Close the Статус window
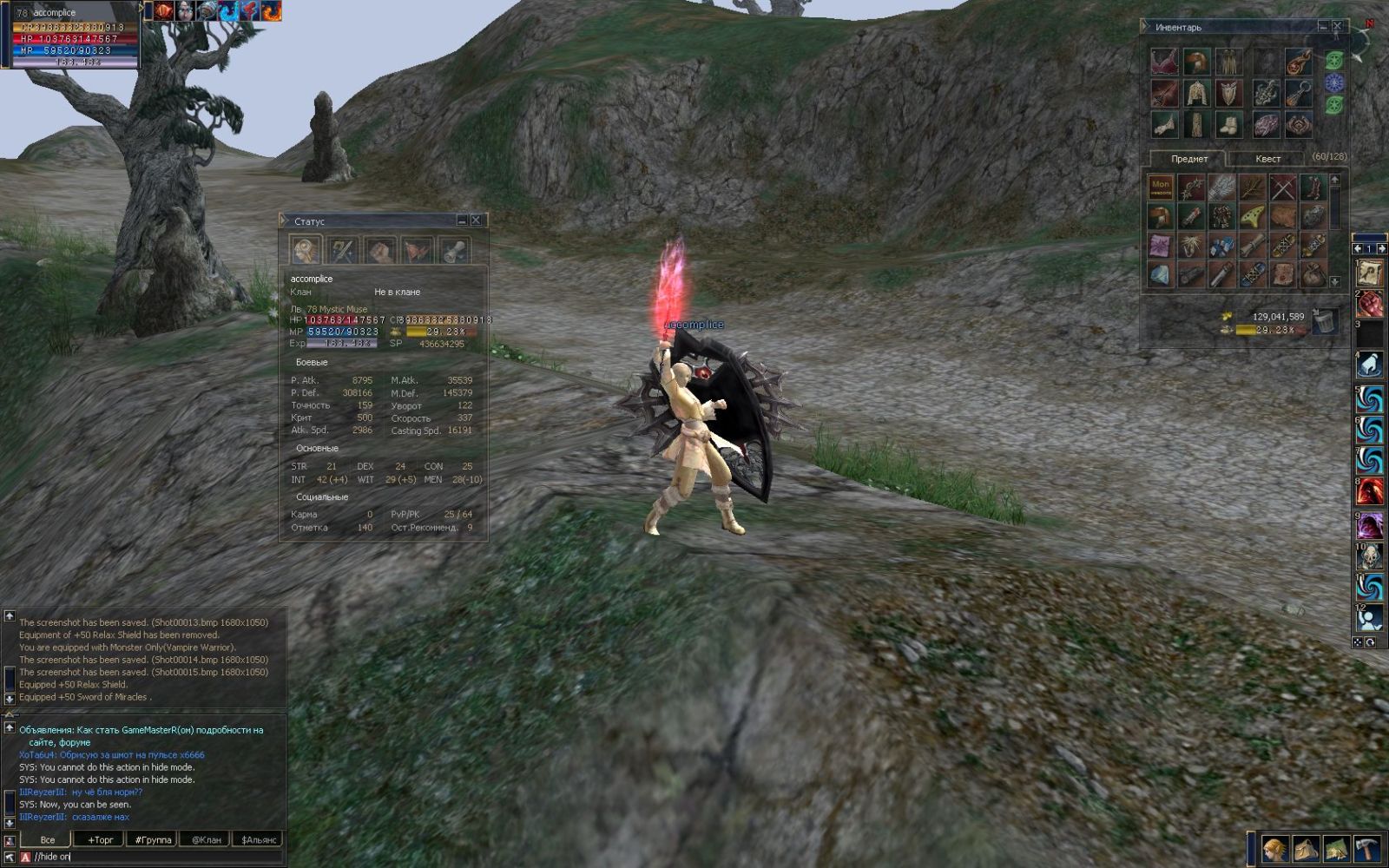This screenshot has width=1389, height=868. pyautogui.click(x=476, y=220)
